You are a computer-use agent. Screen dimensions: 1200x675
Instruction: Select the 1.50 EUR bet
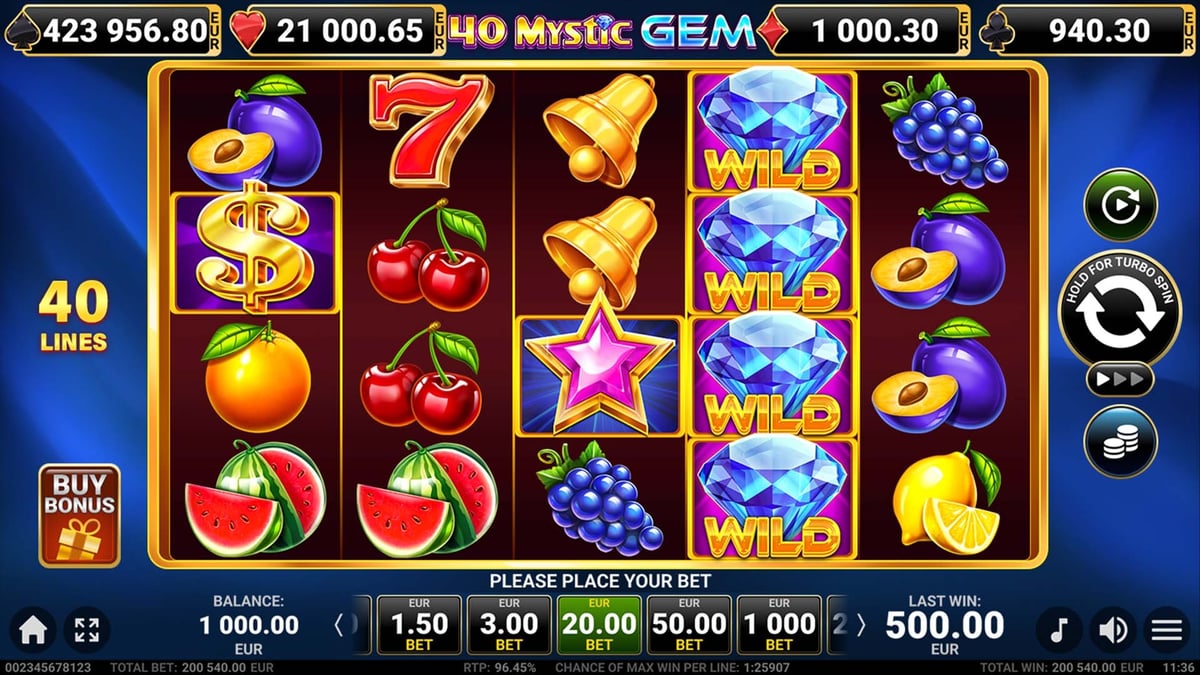pos(419,625)
